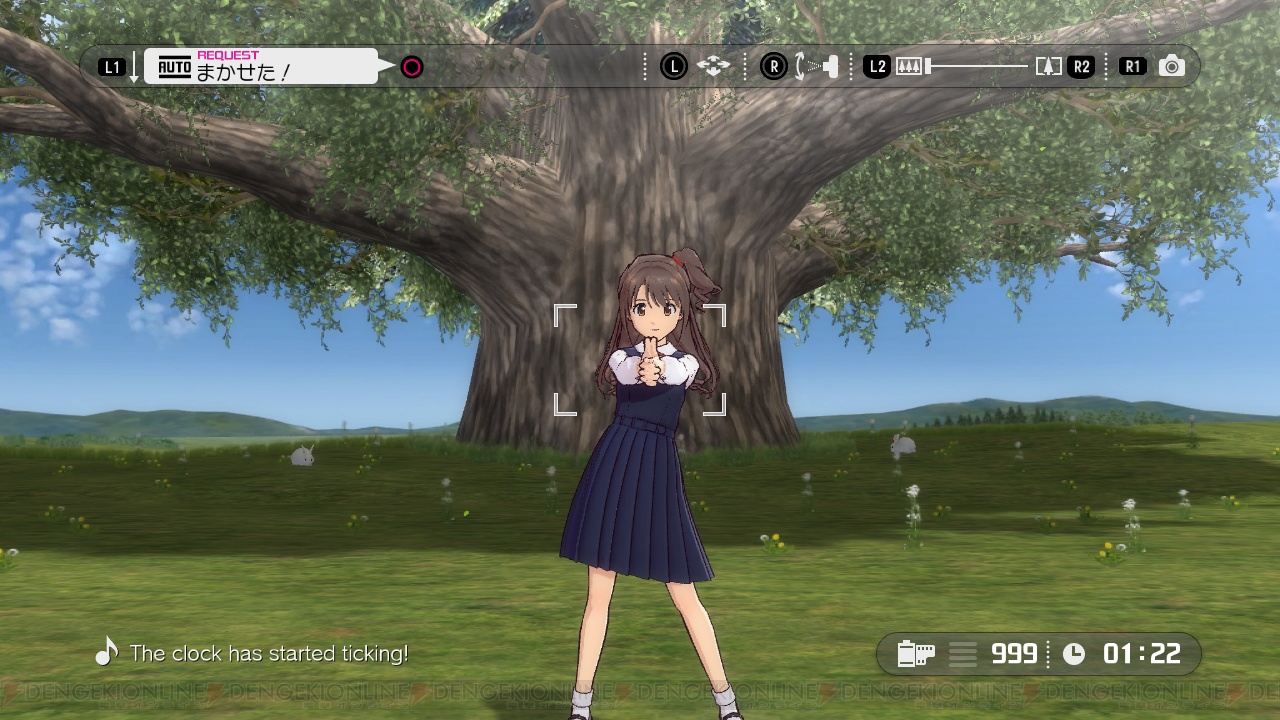Click the clock icon beside the timer
This screenshot has width=1280, height=720.
[1073, 654]
